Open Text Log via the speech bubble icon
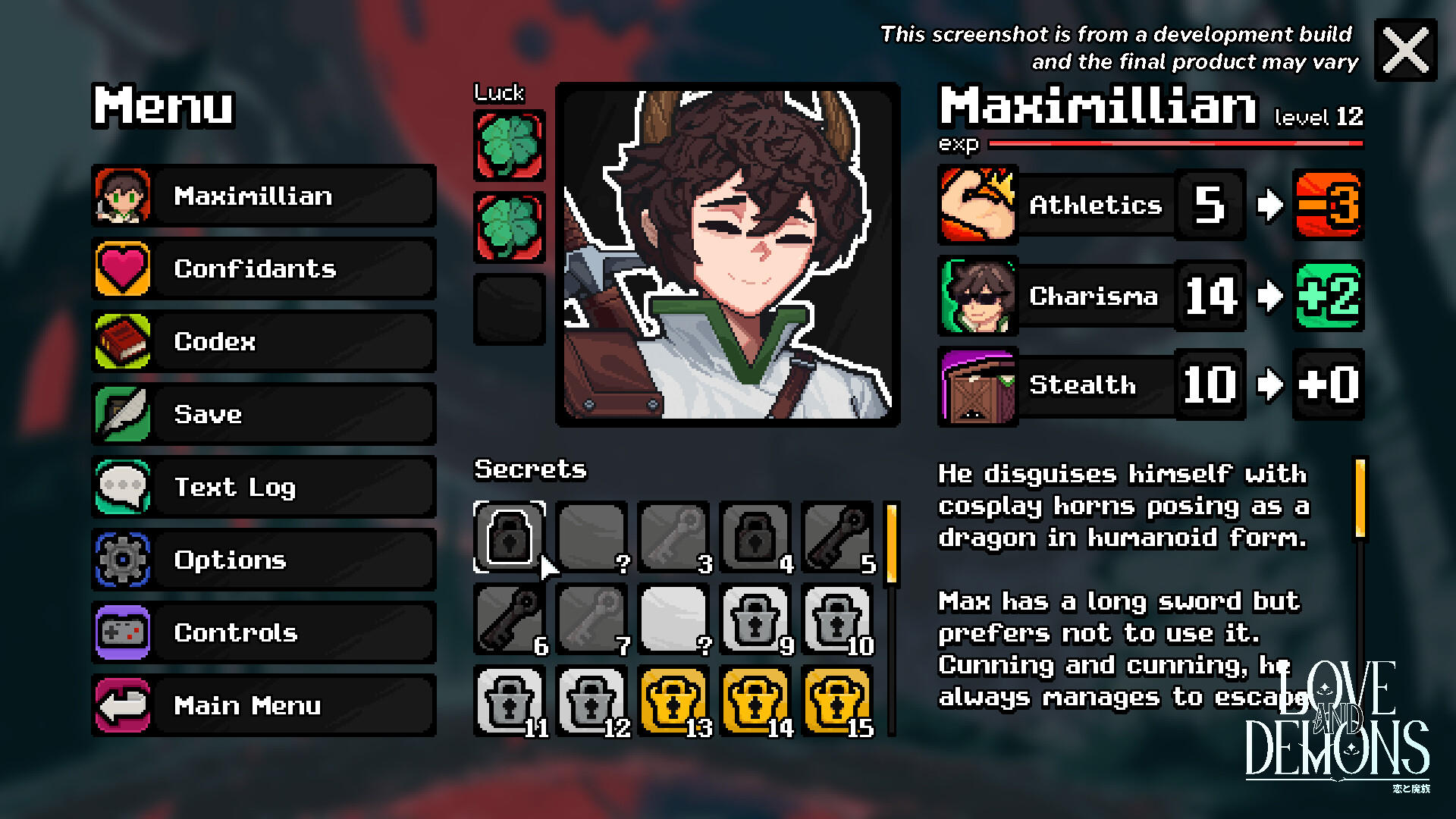 (x=122, y=487)
